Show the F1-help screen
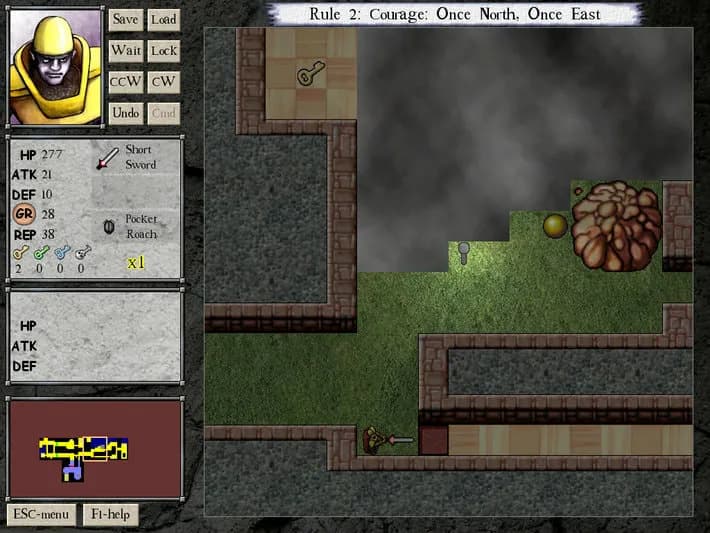Screen dimensions: 710x533 pyautogui.click(x=110, y=515)
